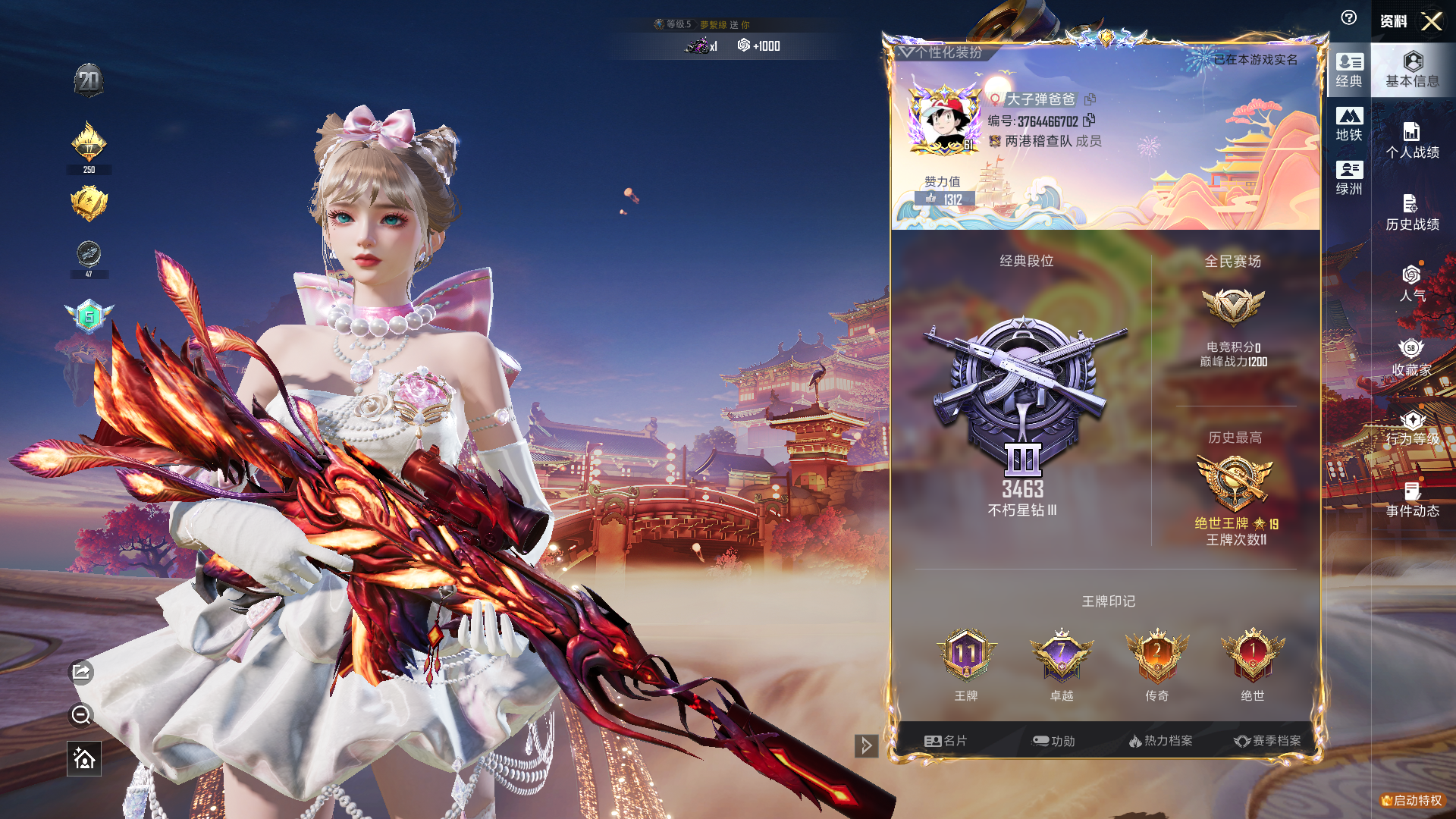The image size is (1456, 819).
Task: Open 历史战绩 match history section
Action: [x=1412, y=213]
